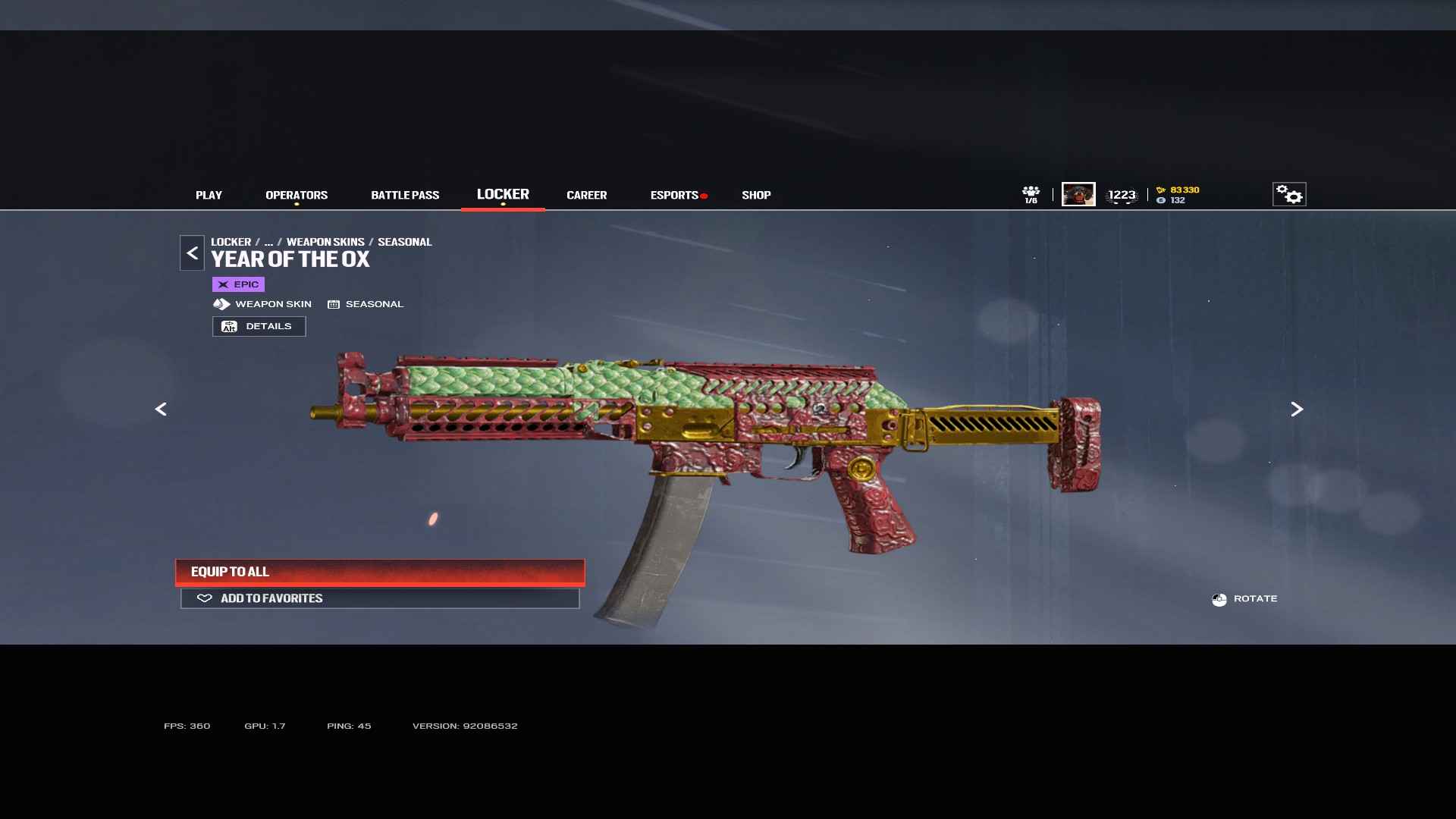Visit the Shop tab
The image size is (1456, 819).
pyautogui.click(x=756, y=195)
